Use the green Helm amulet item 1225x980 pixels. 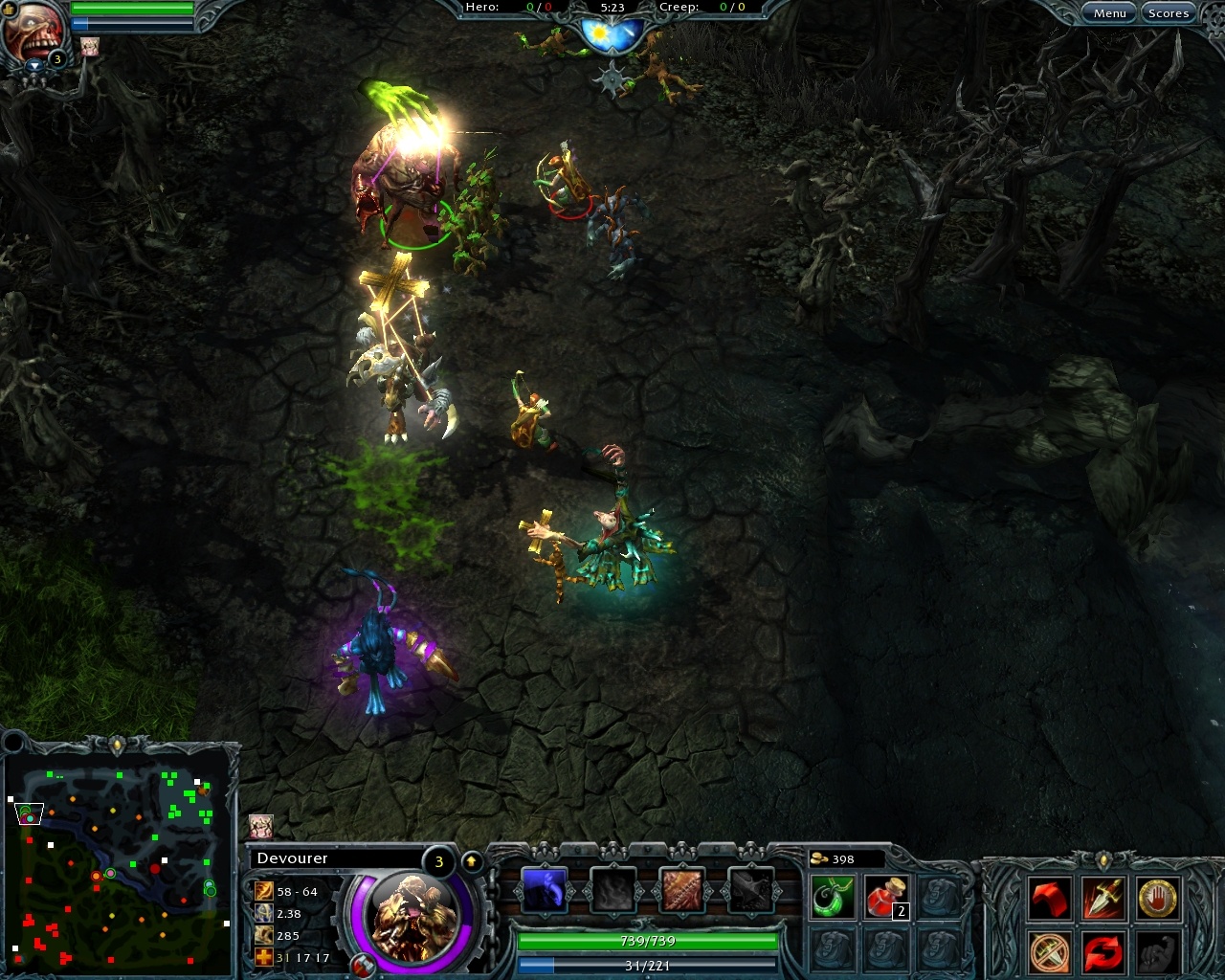tap(831, 895)
